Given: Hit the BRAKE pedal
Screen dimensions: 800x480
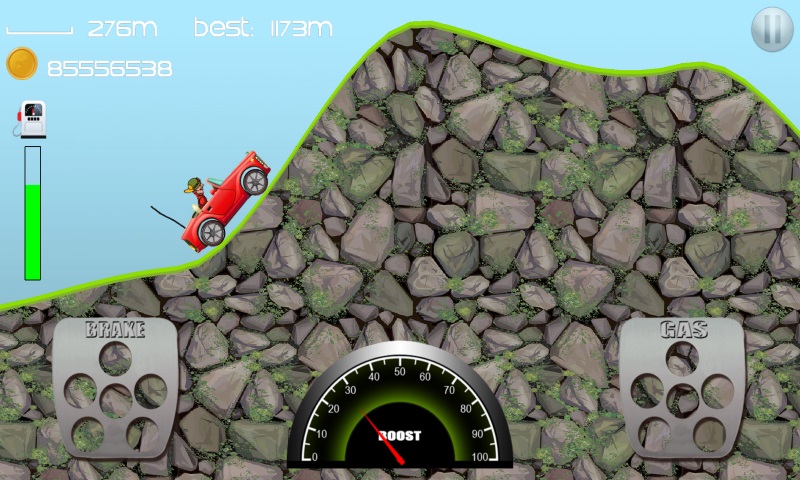Looking at the screenshot, I should click(115, 387).
